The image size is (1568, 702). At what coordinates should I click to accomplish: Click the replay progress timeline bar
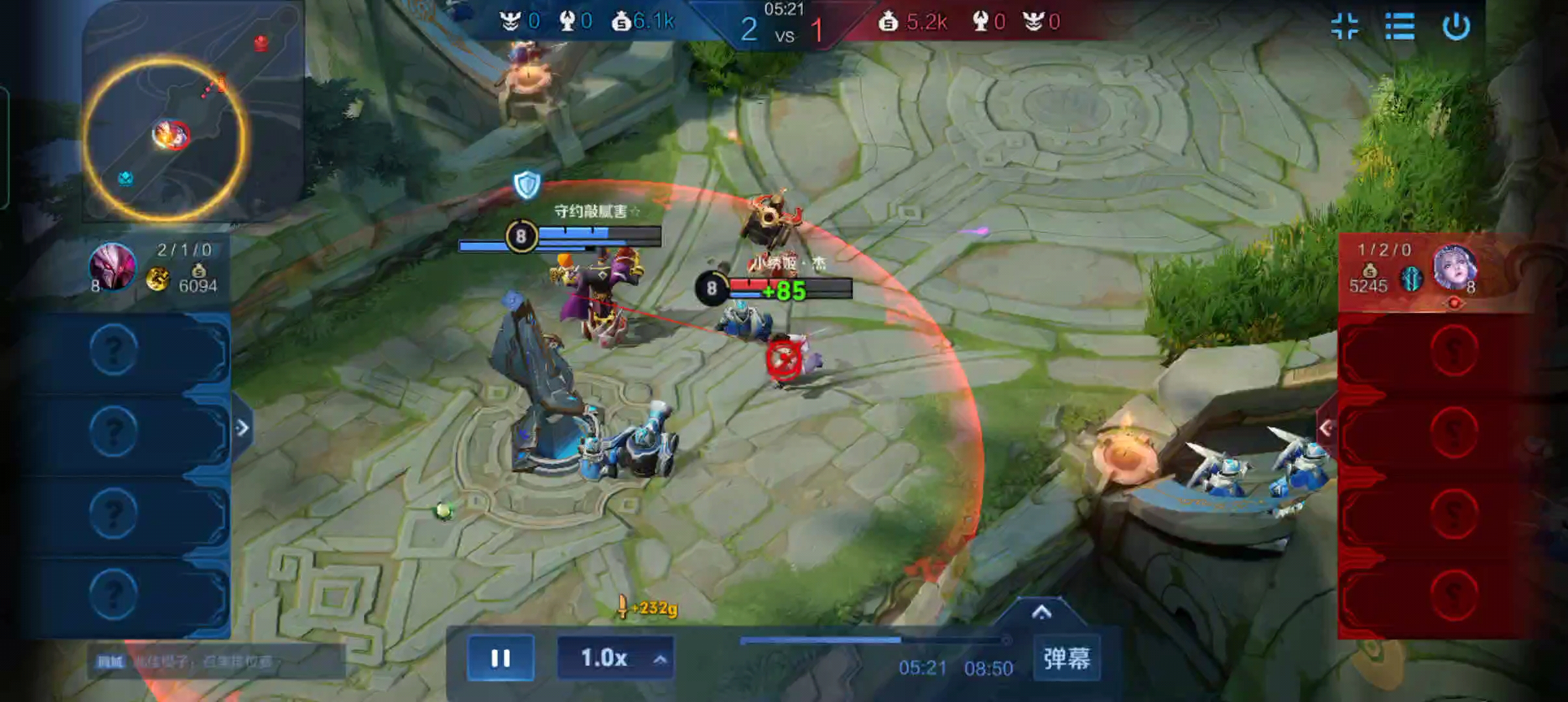tap(872, 641)
